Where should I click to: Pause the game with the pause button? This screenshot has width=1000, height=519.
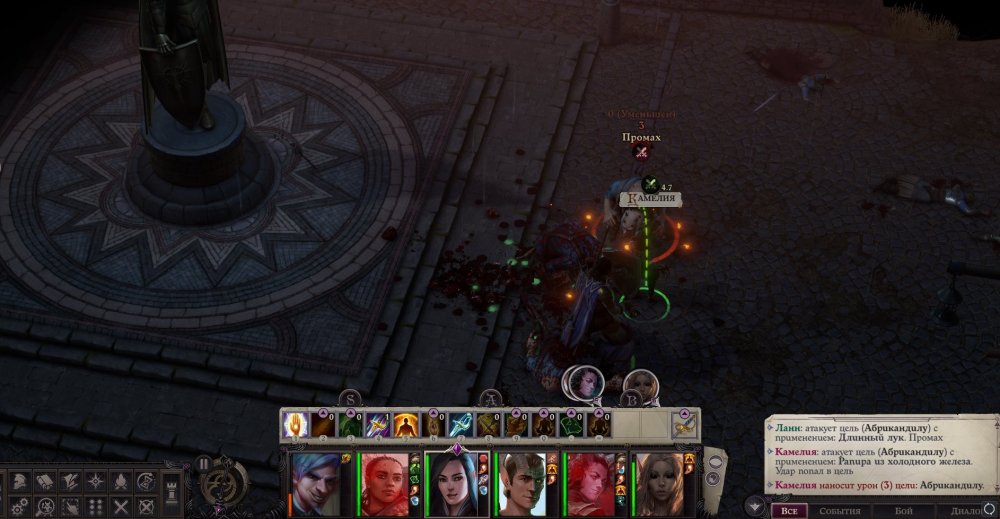[x=205, y=464]
